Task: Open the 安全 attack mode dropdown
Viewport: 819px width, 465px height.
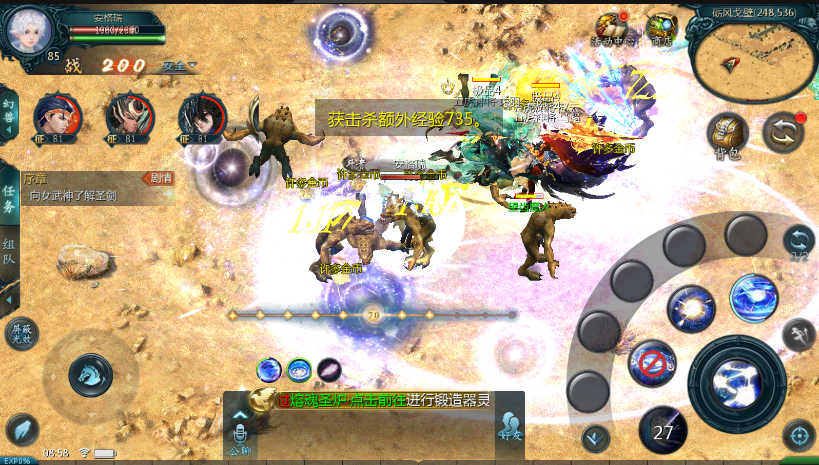Action: click(178, 66)
